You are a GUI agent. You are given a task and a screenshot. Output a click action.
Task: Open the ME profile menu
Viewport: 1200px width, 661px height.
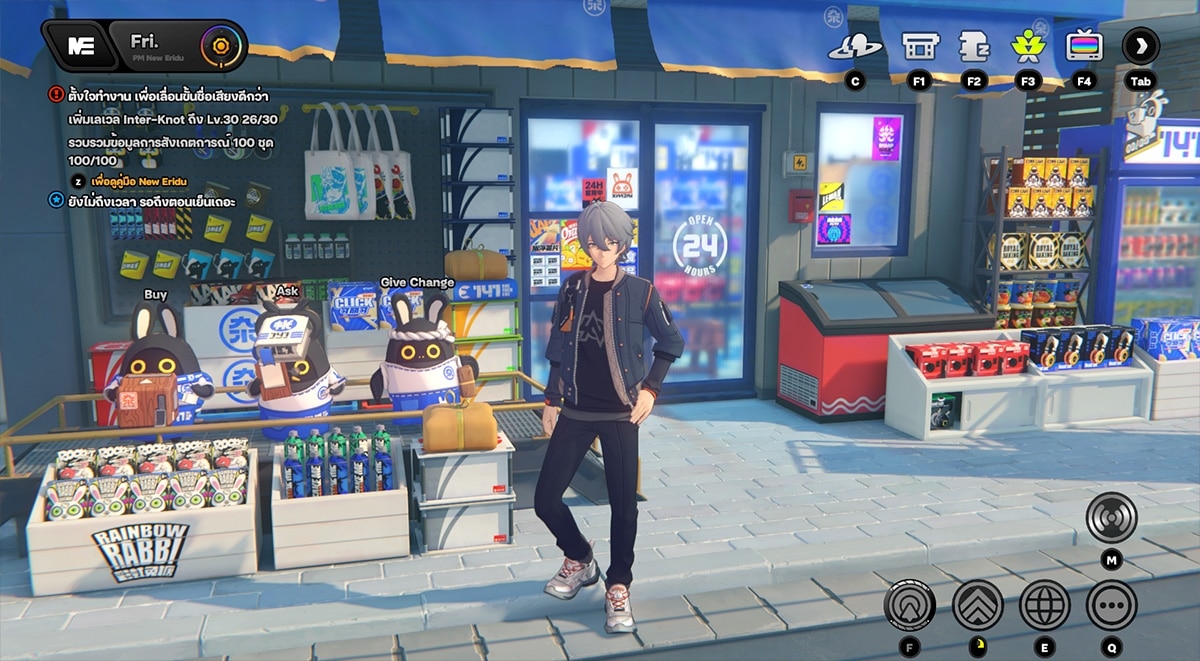tap(80, 45)
